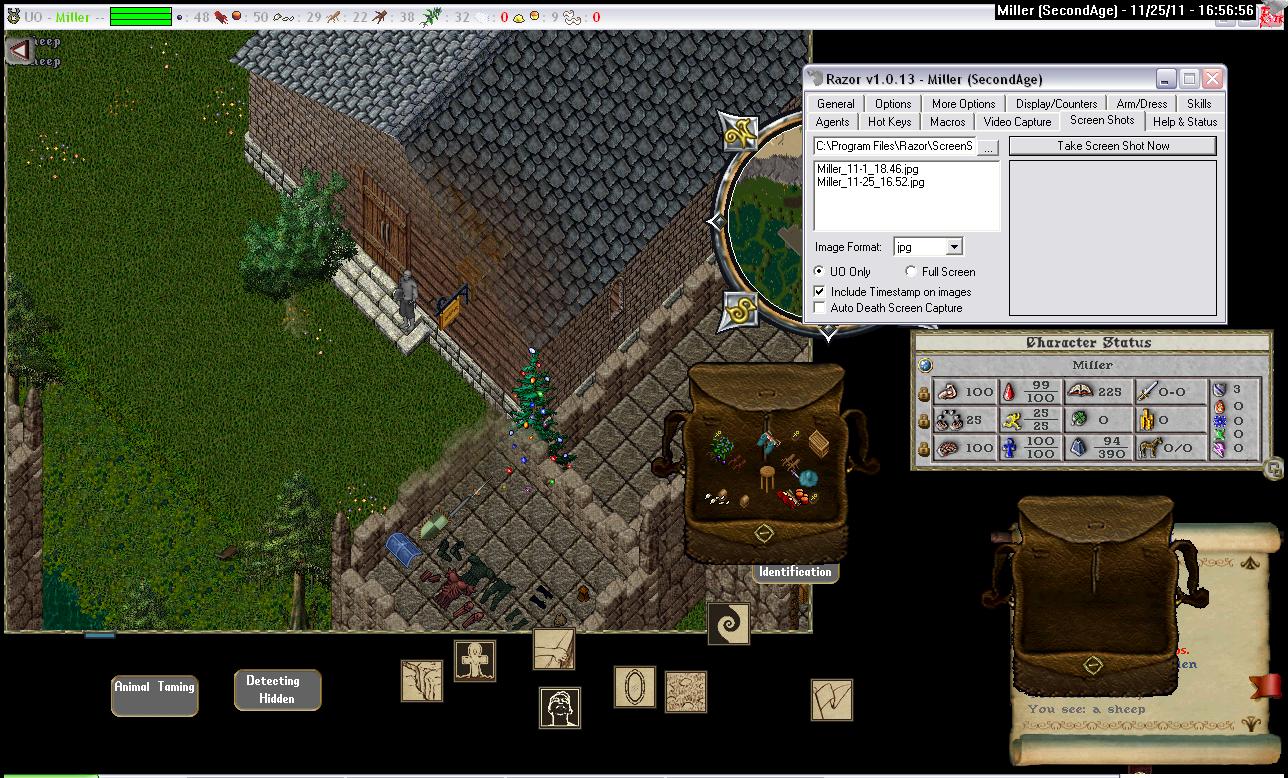Cast the ankh cross spell icon

tap(475, 661)
